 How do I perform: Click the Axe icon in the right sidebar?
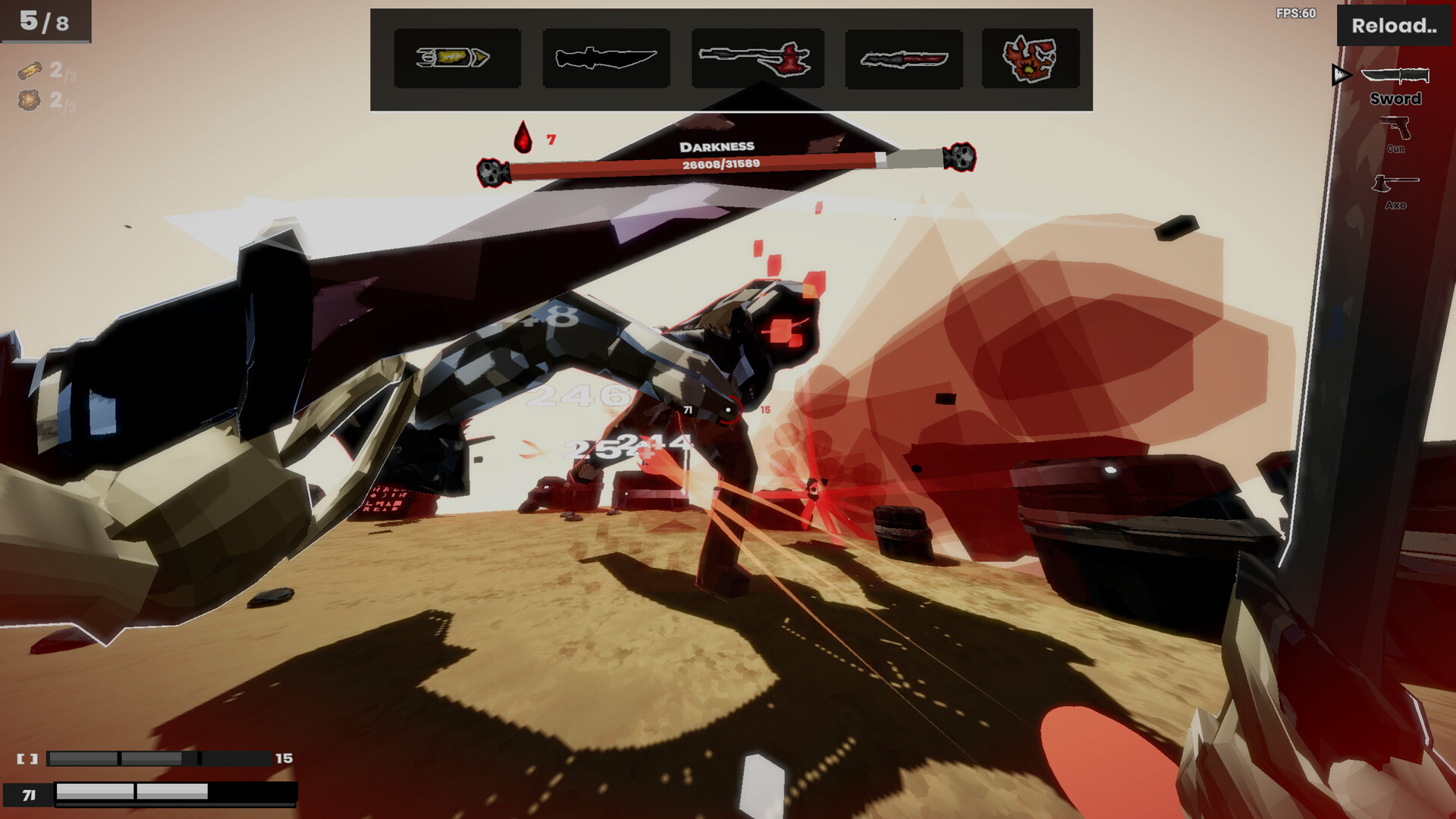pos(1398,182)
